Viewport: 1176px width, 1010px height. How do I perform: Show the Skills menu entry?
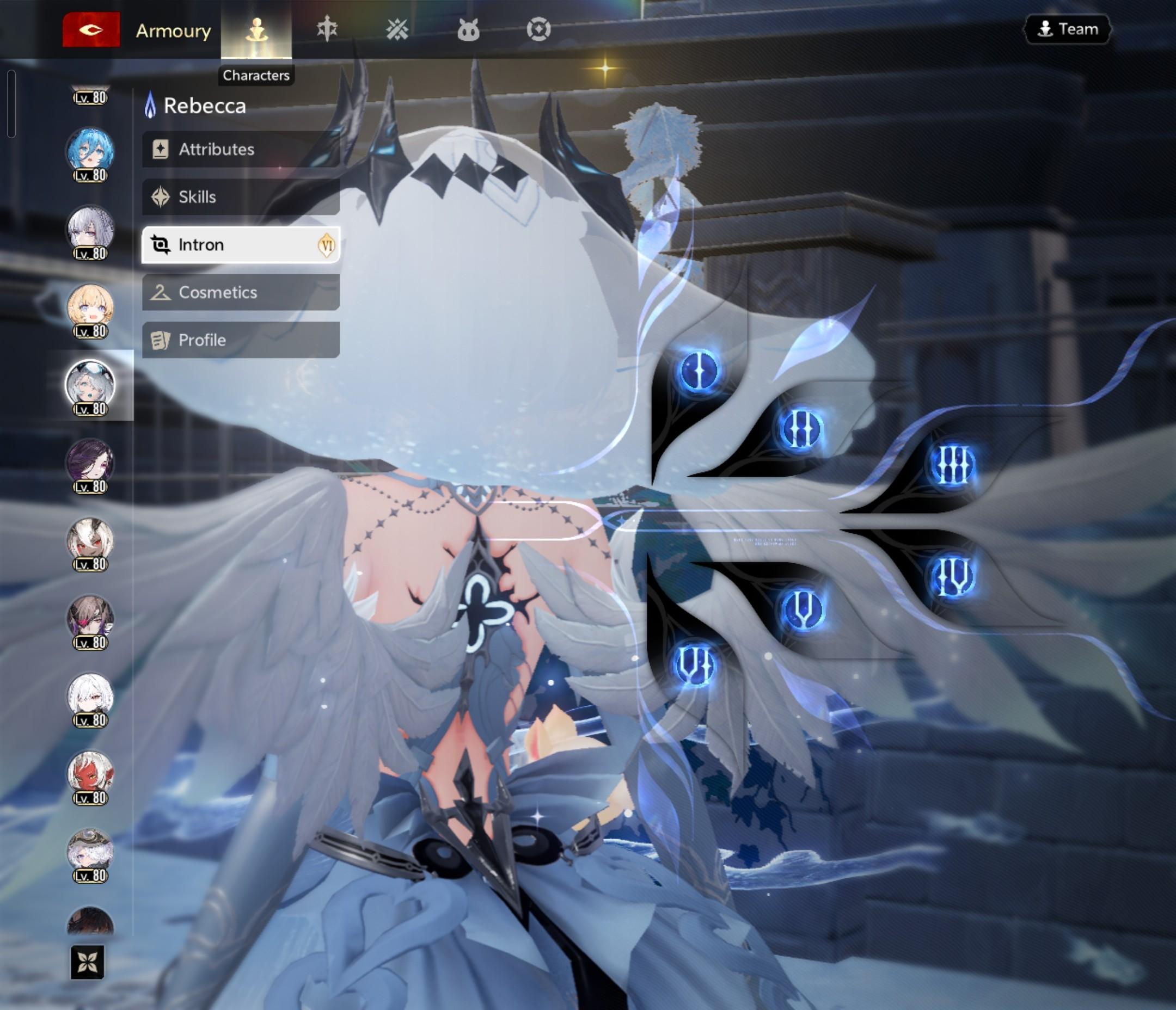click(x=241, y=197)
